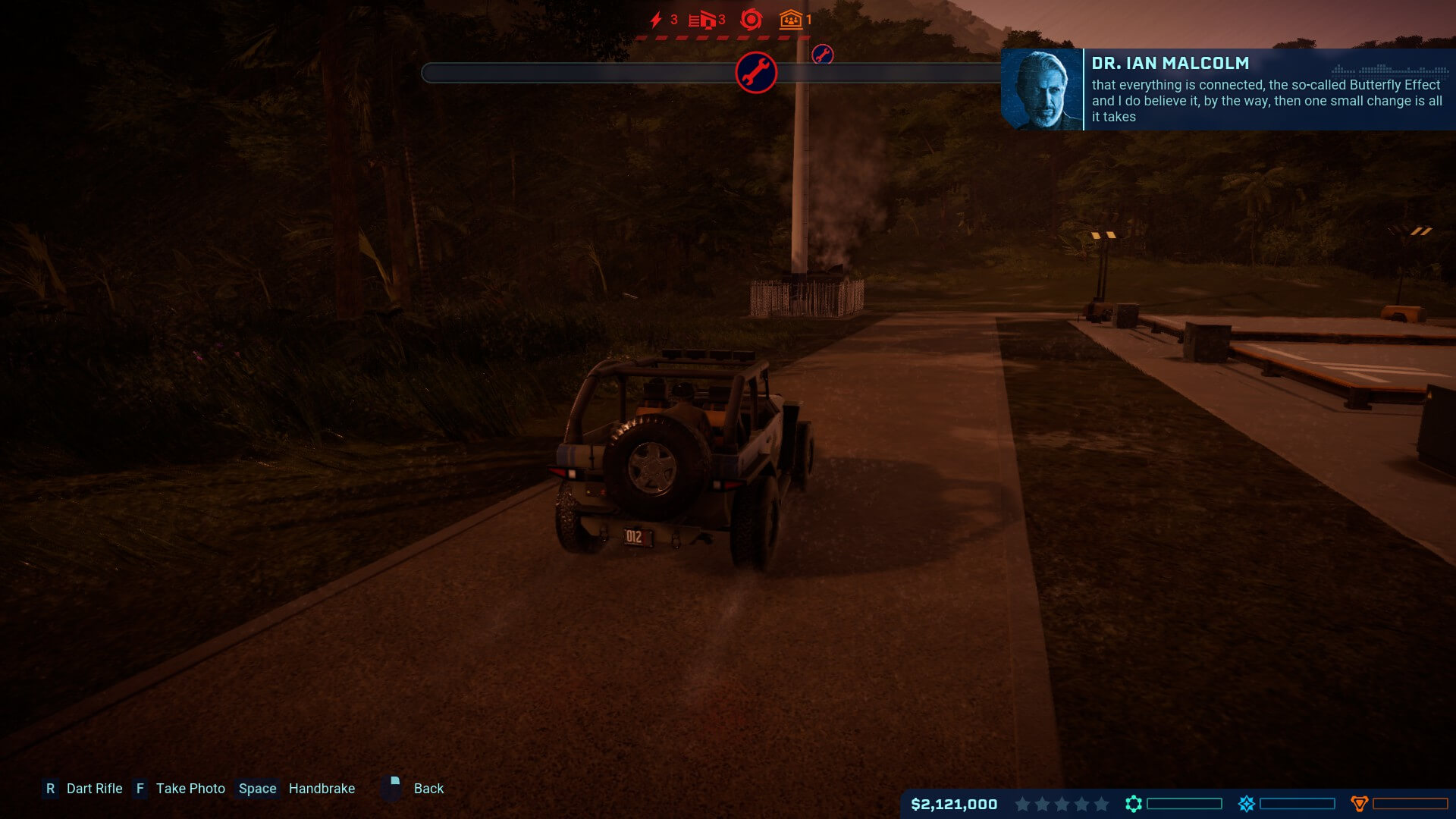The image size is (1456, 819).
Task: Click the island star rating
Action: [1062, 804]
